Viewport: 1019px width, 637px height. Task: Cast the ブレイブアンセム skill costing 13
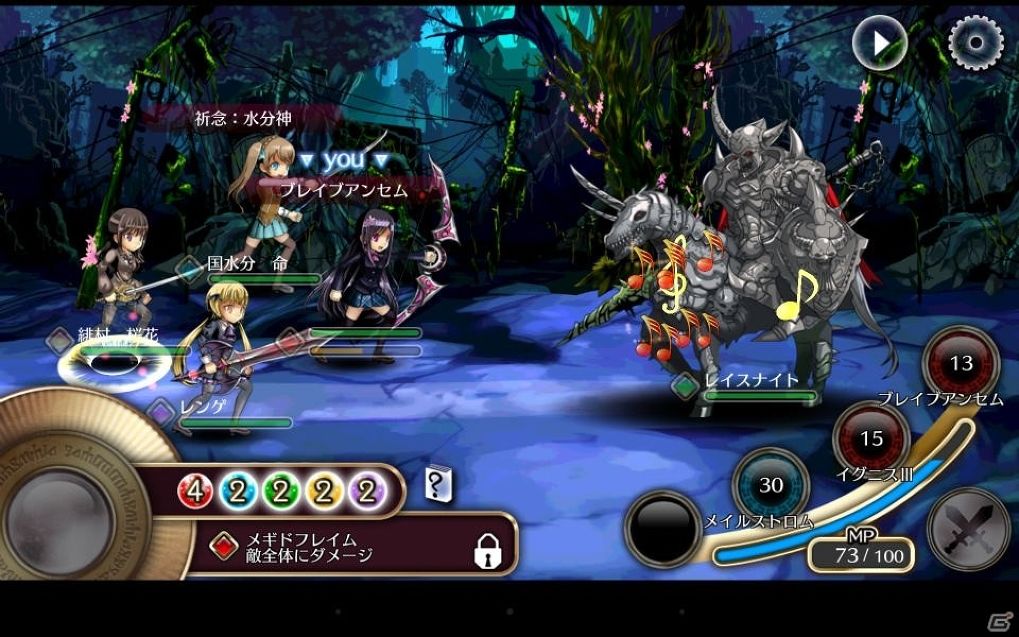pos(960,364)
